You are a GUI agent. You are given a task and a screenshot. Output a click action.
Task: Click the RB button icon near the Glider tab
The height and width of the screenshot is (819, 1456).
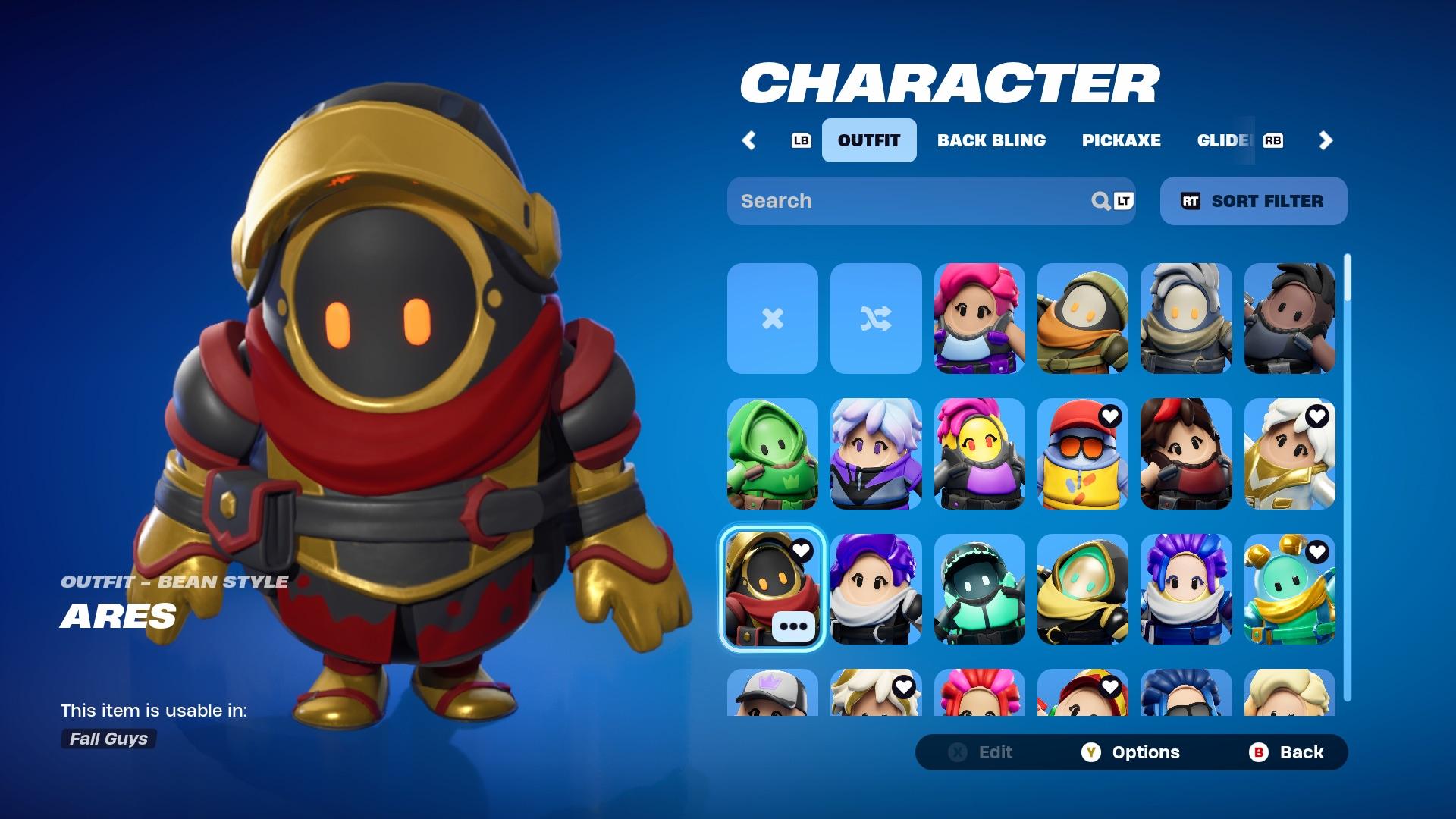1274,140
